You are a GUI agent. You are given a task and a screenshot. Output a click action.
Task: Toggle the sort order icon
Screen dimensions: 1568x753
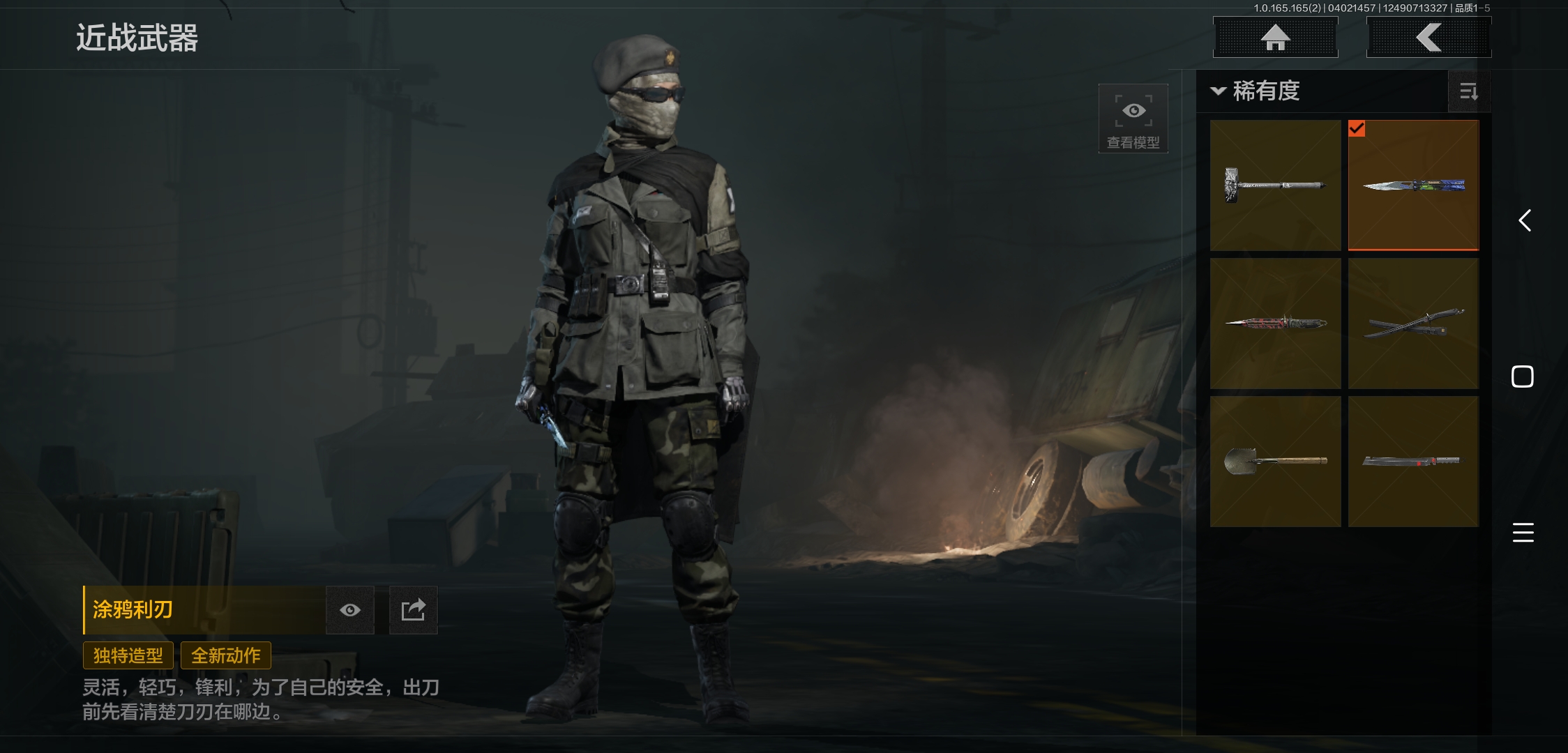pyautogui.click(x=1469, y=91)
